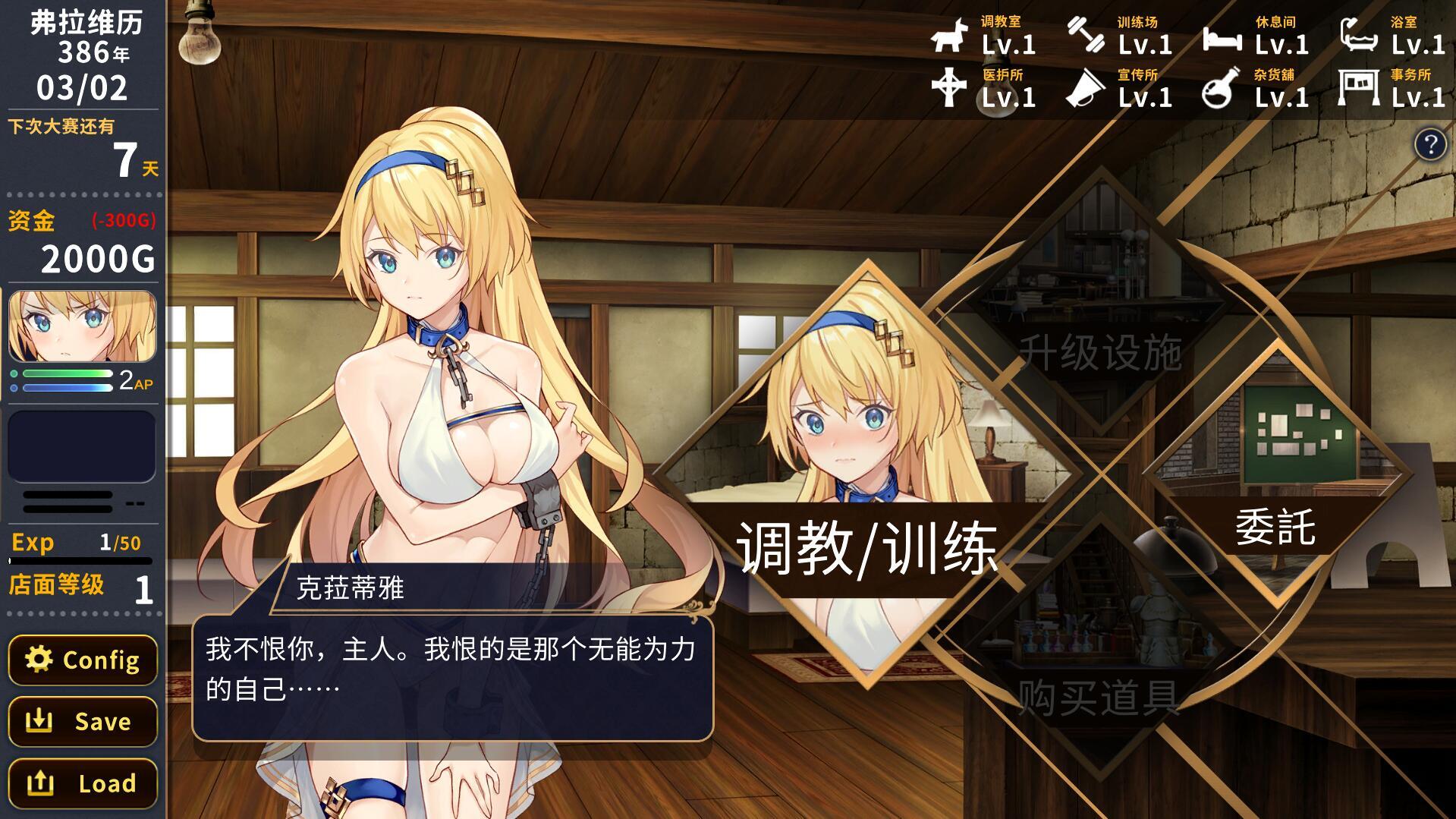Open the Config settings

click(x=82, y=660)
